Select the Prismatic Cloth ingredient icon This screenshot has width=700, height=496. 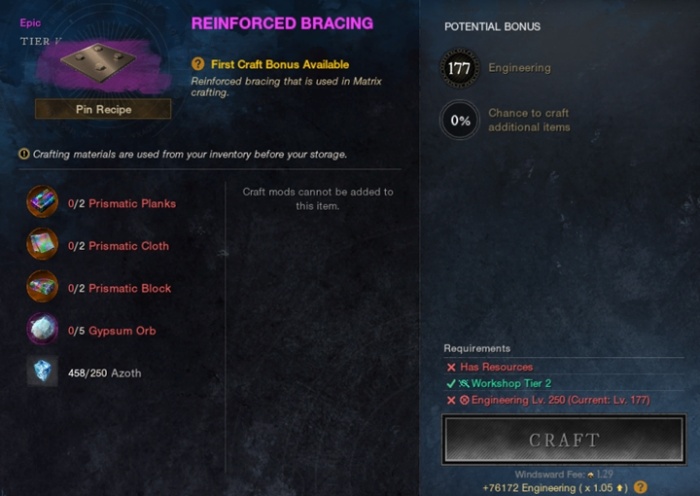[43, 245]
